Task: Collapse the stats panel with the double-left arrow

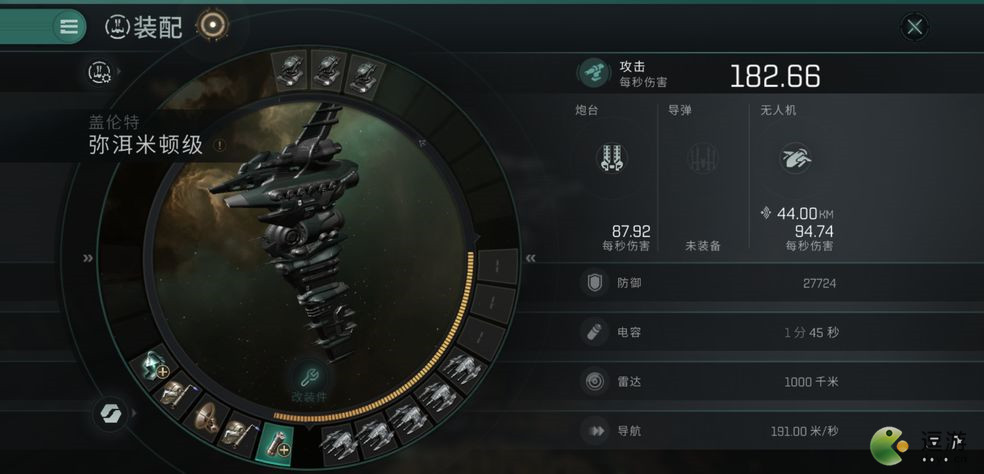Action: (x=531, y=258)
